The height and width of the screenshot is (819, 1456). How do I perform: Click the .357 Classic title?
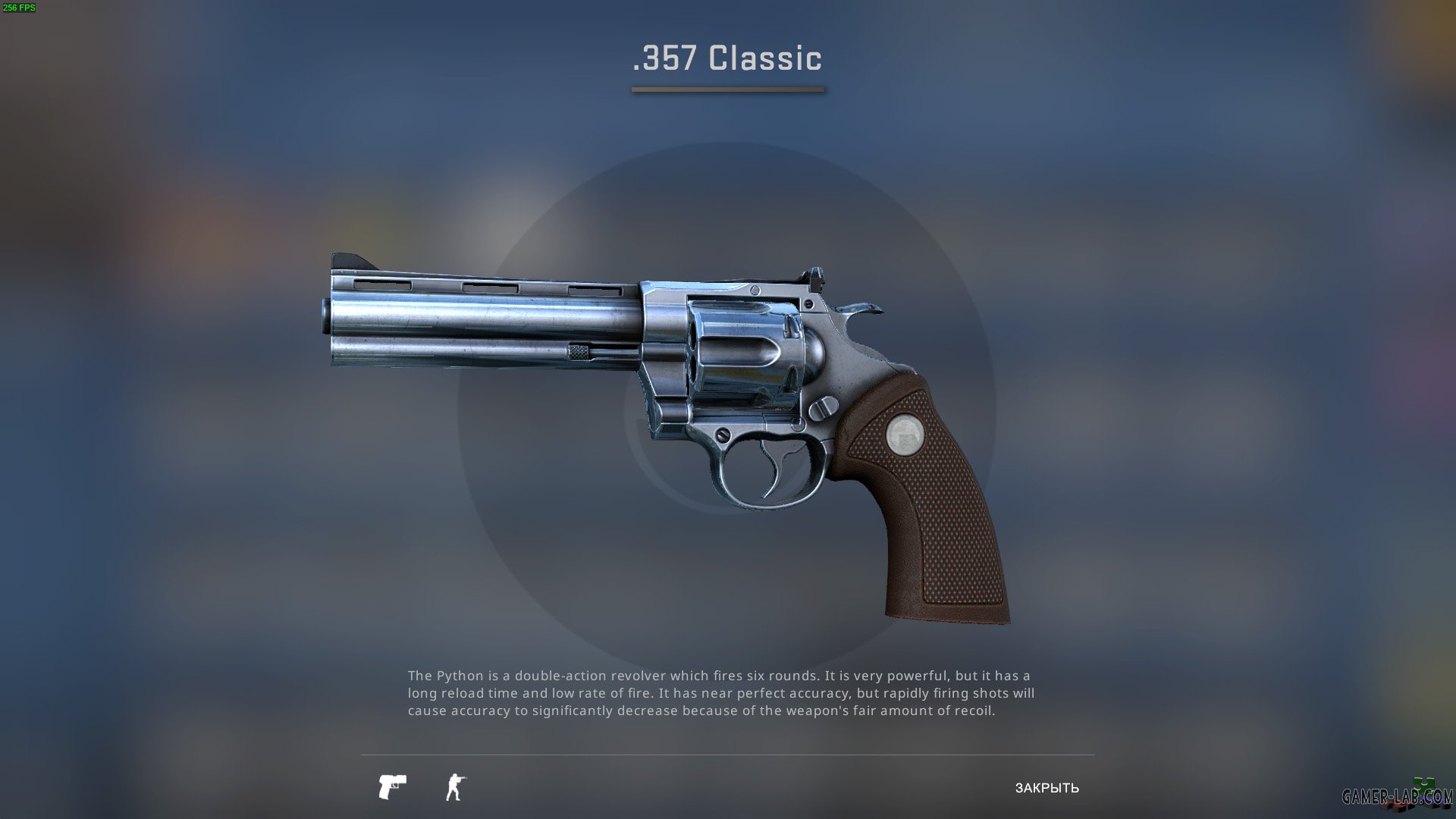pos(727,58)
